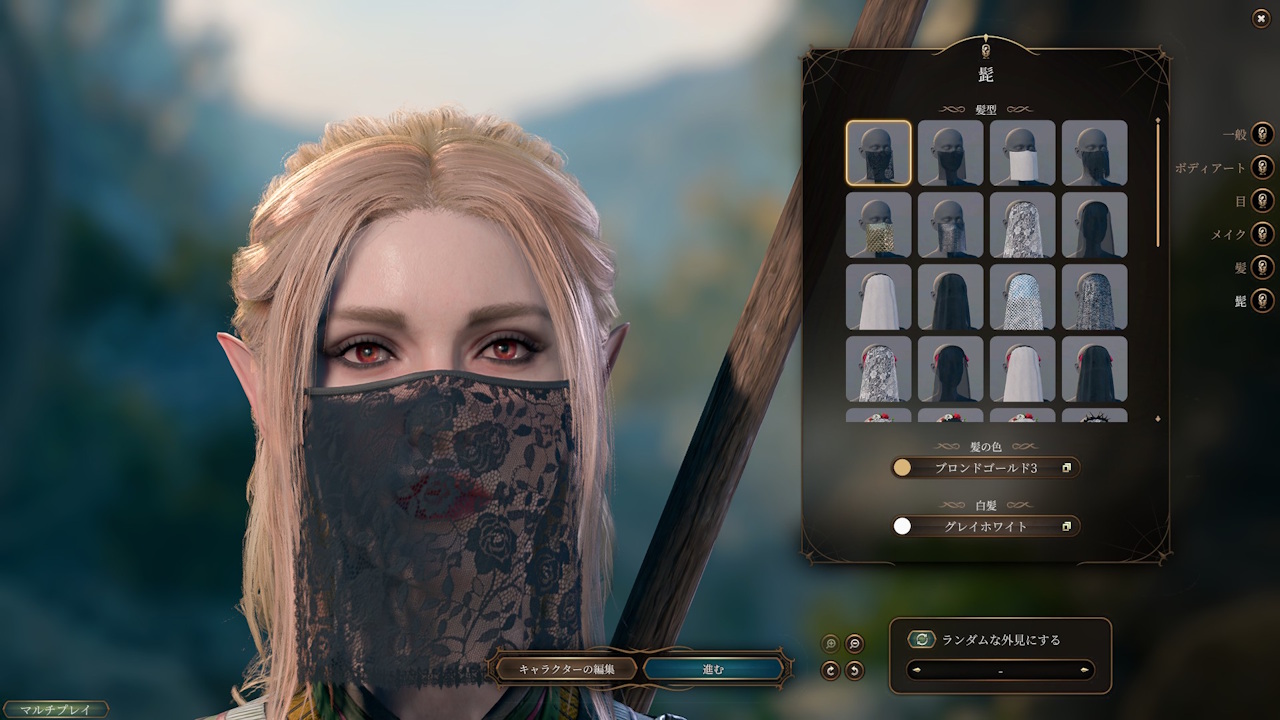Open キャラクターの編集
The width and height of the screenshot is (1280, 720).
pyautogui.click(x=566, y=669)
